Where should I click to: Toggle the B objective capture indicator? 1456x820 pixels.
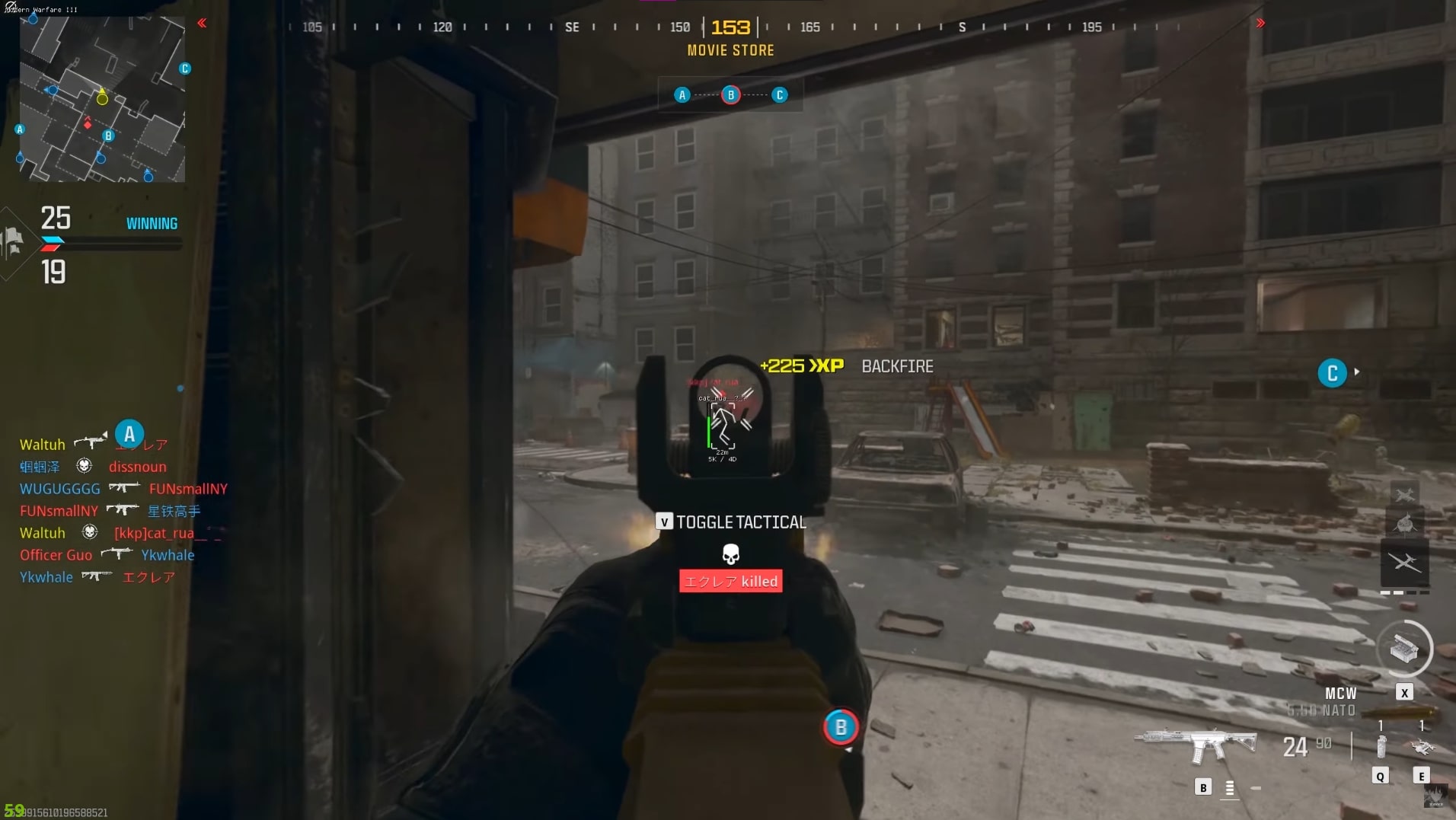pyautogui.click(x=840, y=727)
